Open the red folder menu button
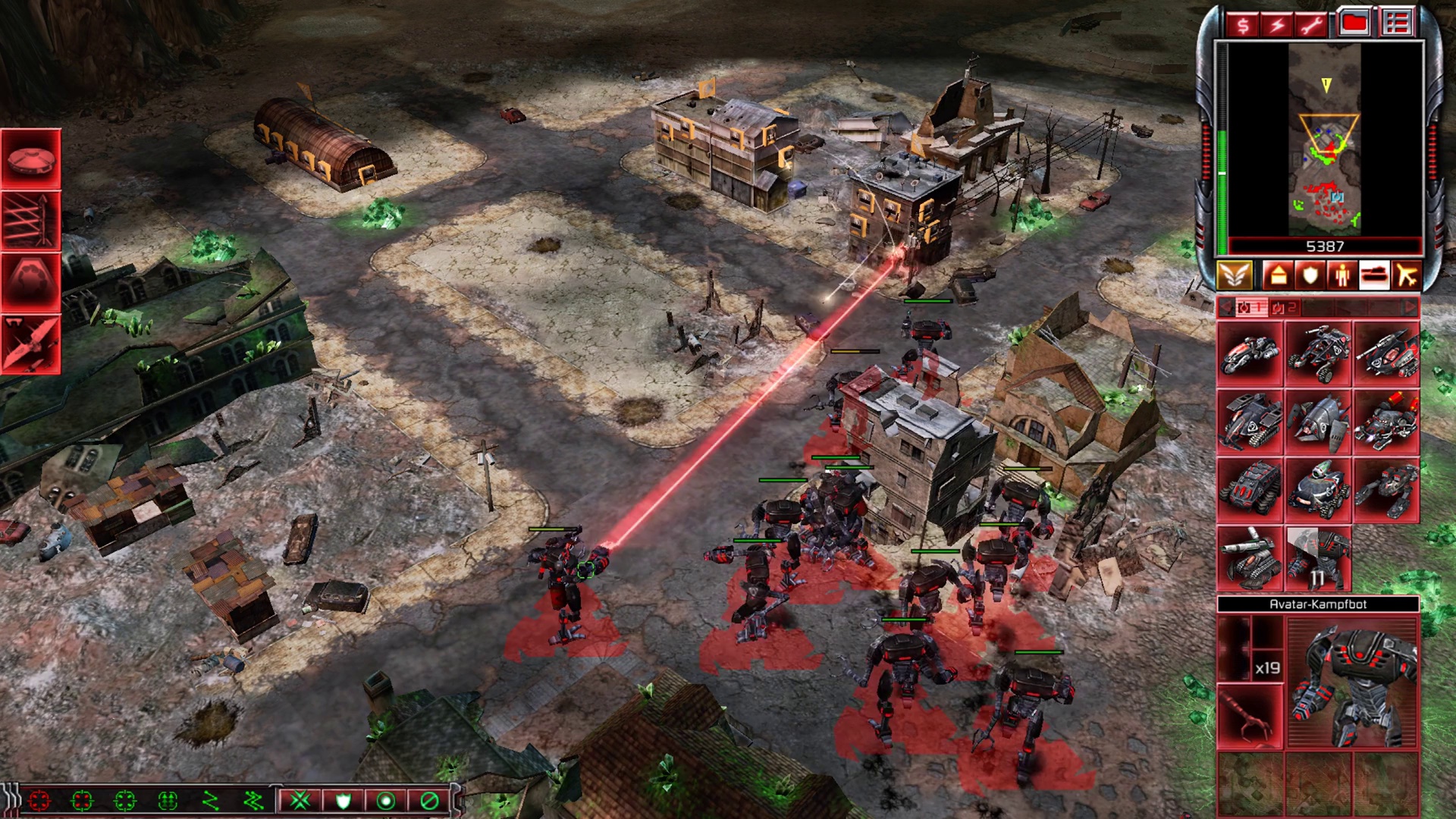This screenshot has width=1456, height=819. point(1354,23)
